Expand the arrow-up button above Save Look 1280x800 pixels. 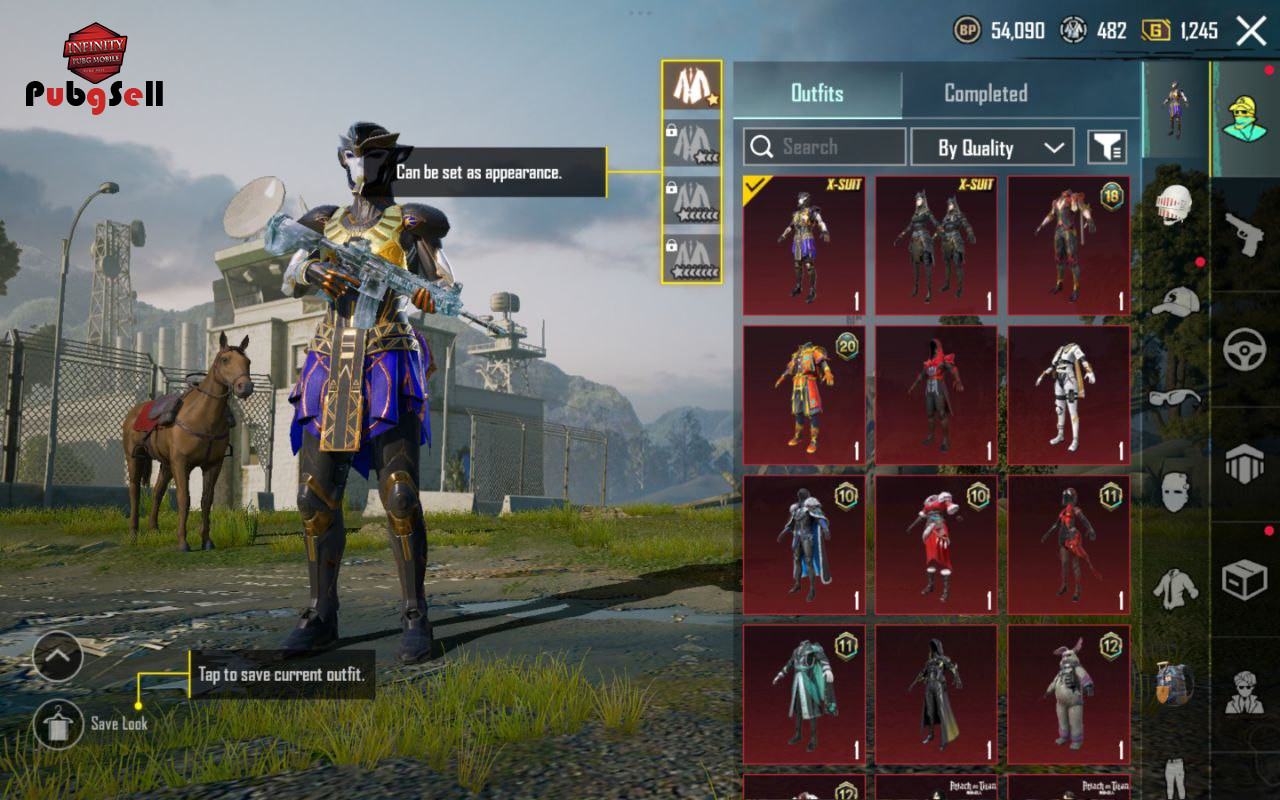pyautogui.click(x=58, y=656)
